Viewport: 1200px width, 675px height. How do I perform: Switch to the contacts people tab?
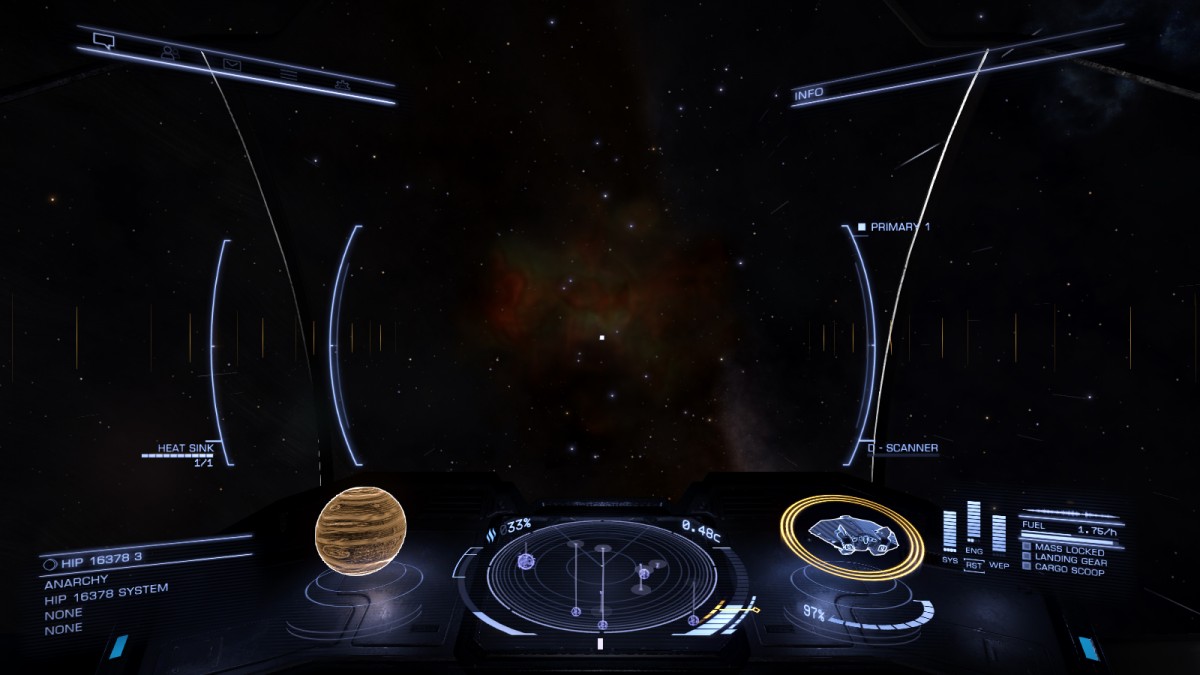[x=169, y=53]
